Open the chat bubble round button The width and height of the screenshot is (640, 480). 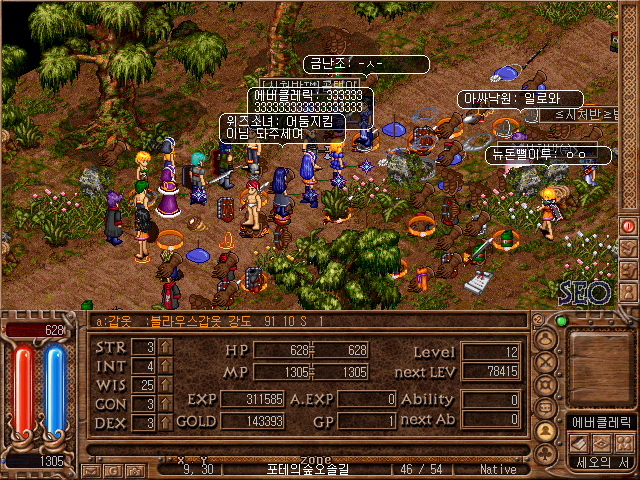[x=546, y=408]
